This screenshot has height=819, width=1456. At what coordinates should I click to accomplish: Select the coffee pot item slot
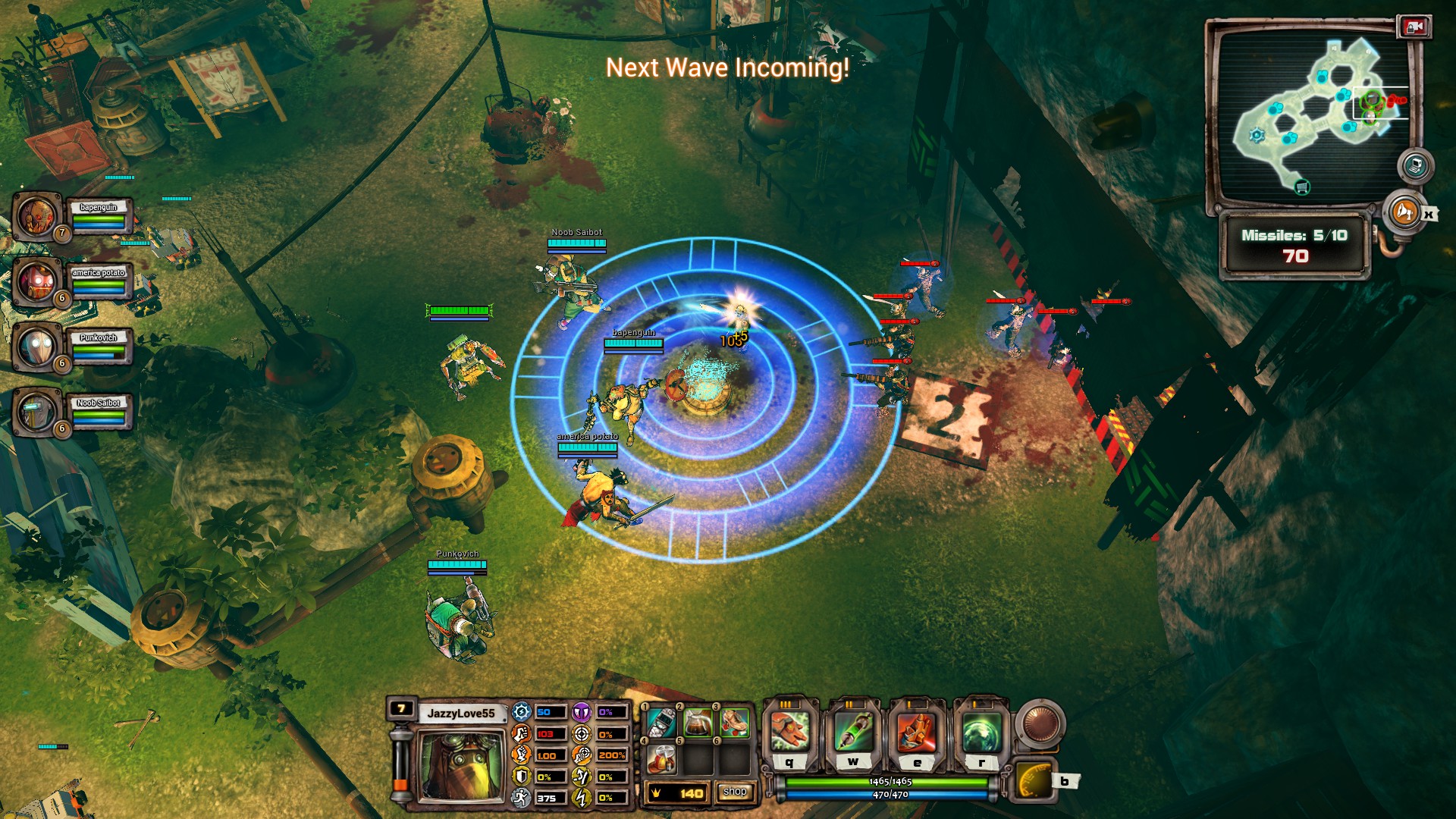pyautogui.click(x=698, y=723)
